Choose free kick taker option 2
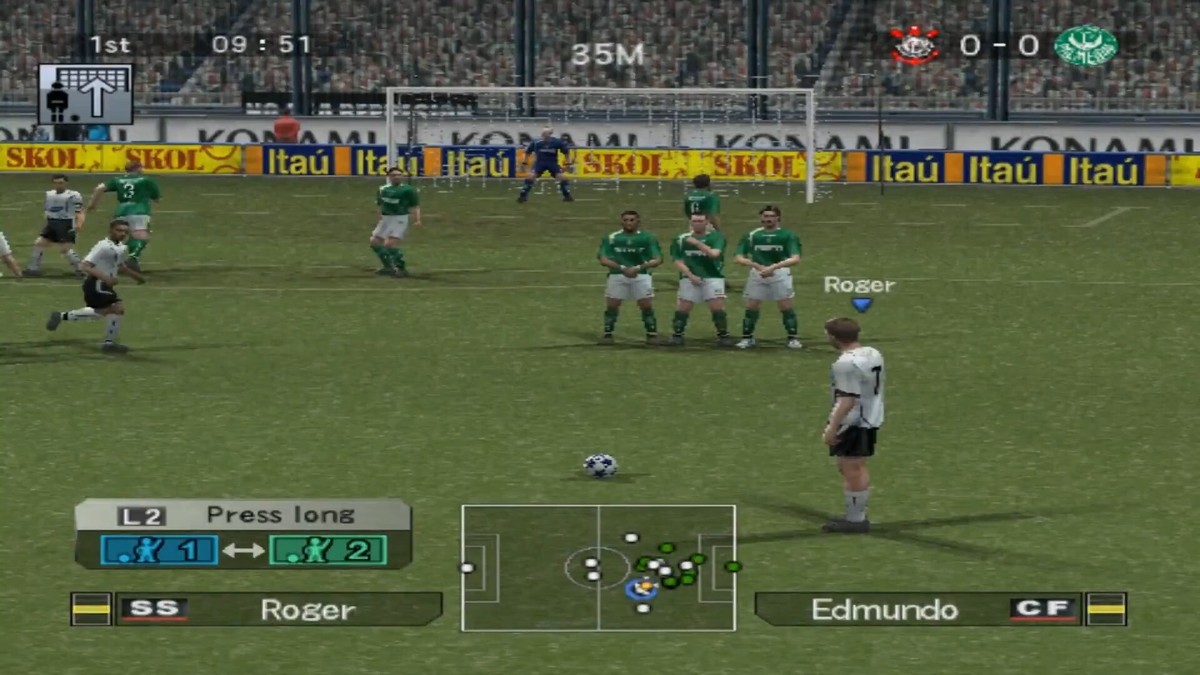1200x675 pixels. tap(327, 549)
